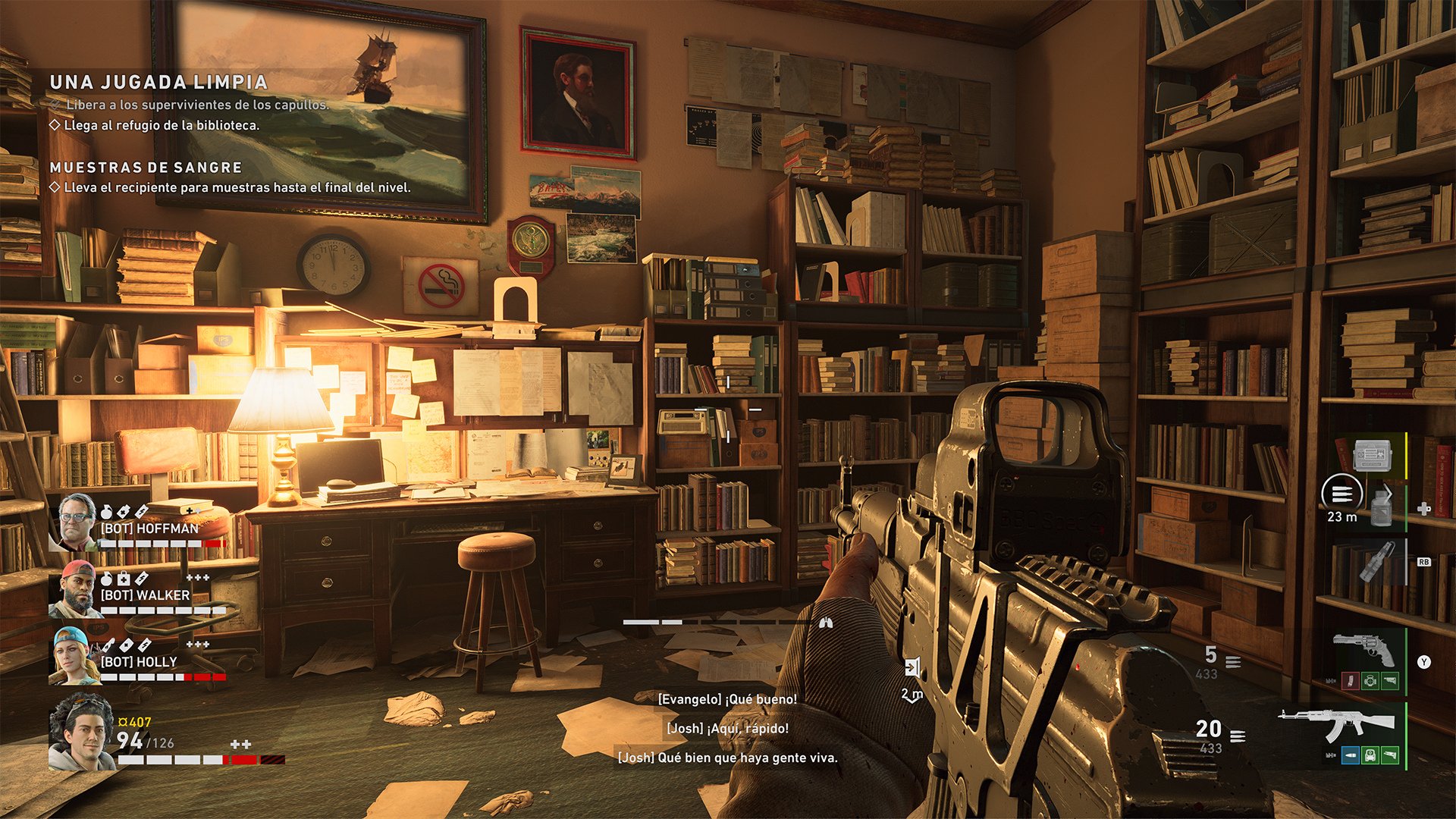1456x819 pixels.
Task: Select the Muestras de Sangre secondary objective
Action: [x=146, y=168]
